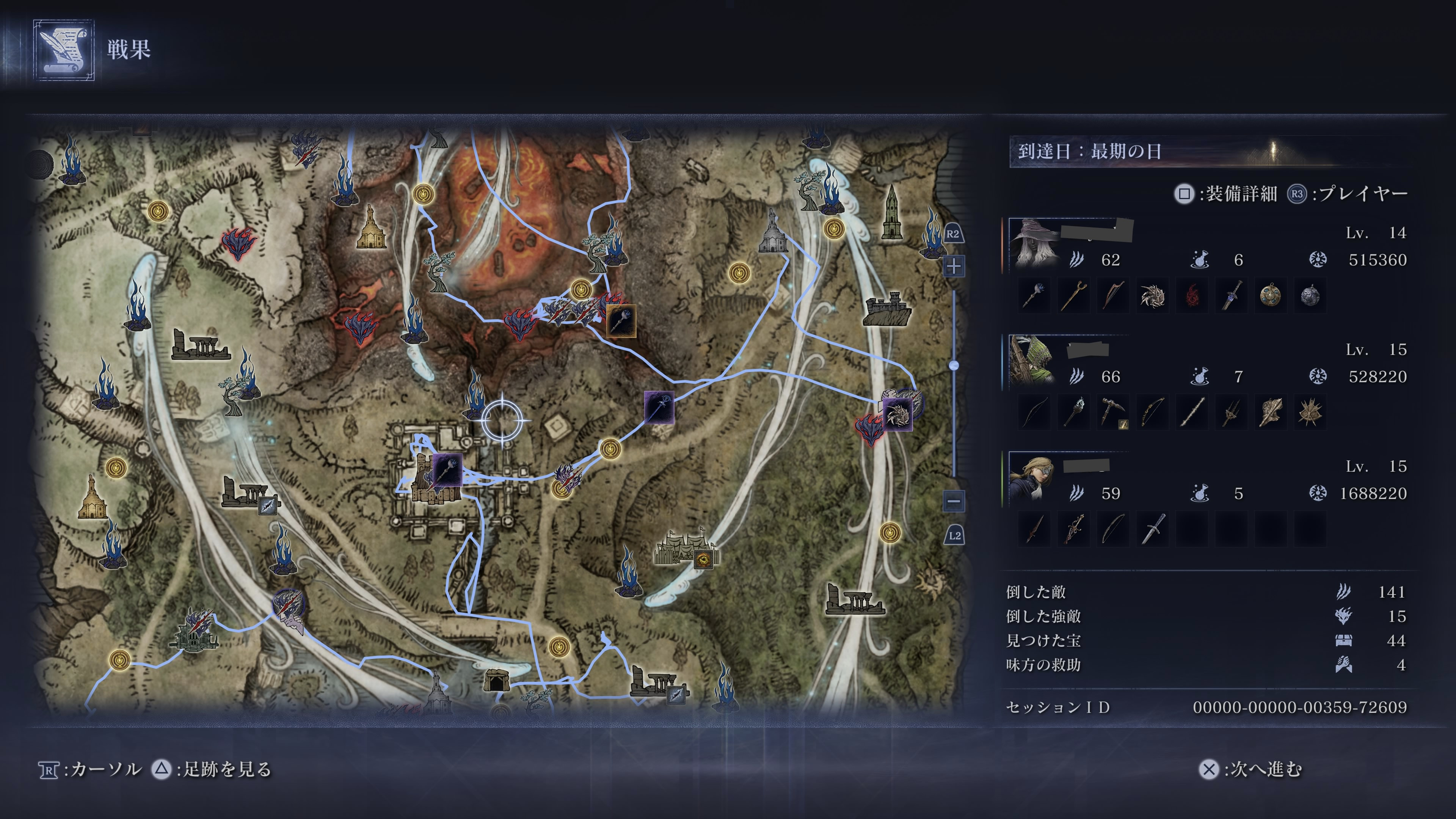Select the cave entrance map marker
Screen dimensions: 1456x819
496,680
